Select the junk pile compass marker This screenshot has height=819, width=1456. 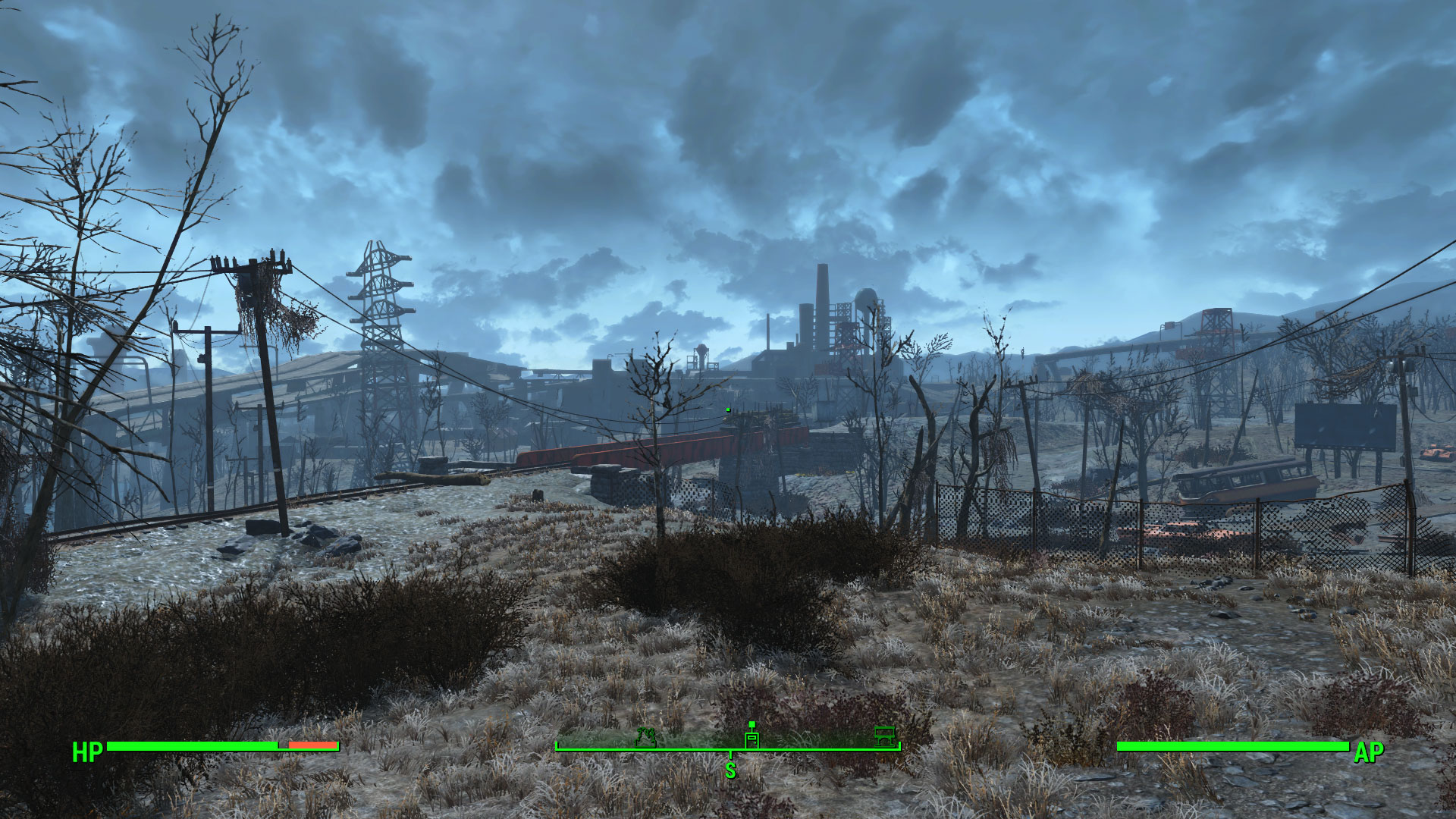click(645, 736)
